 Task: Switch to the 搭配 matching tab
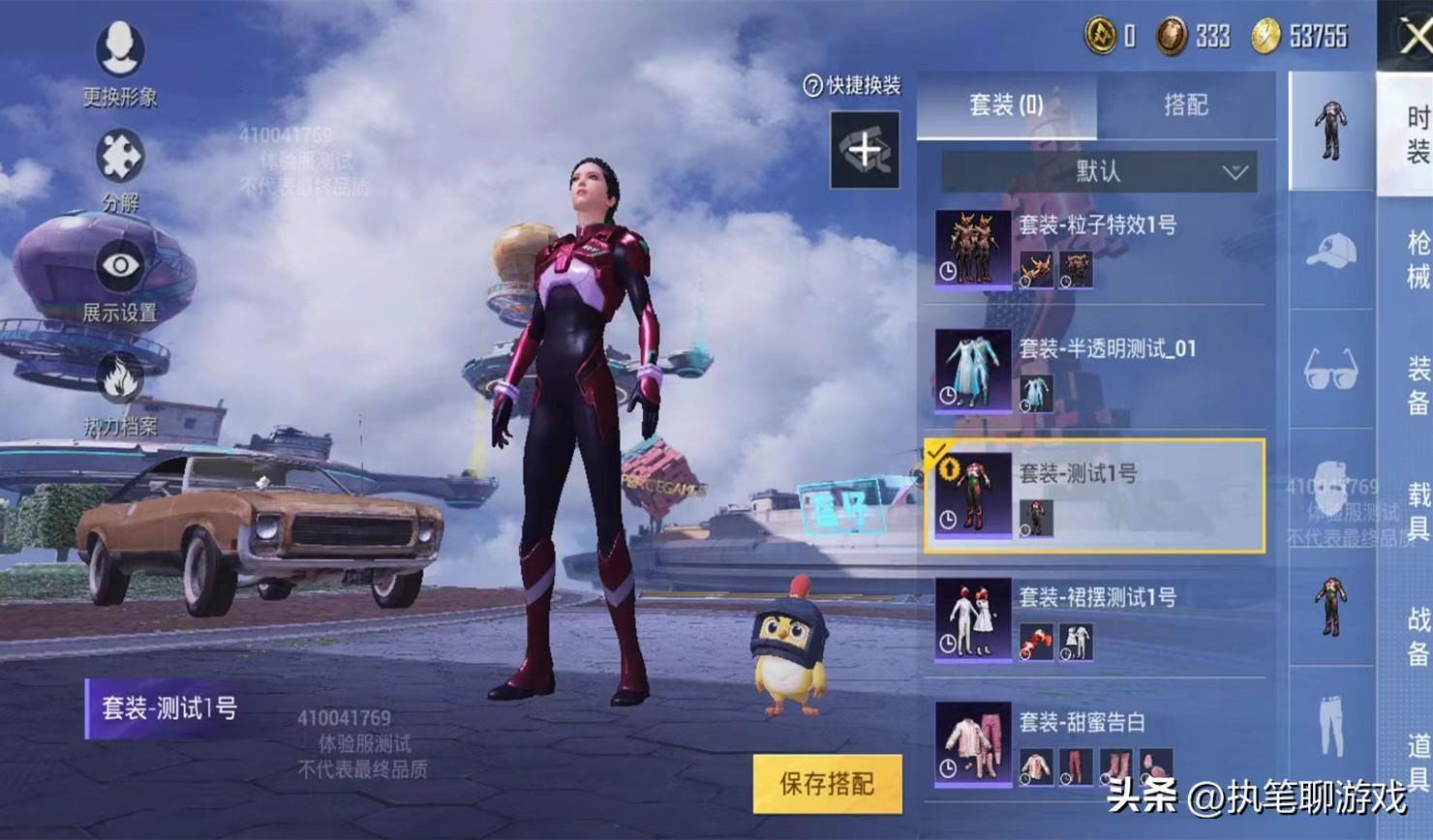pos(1185,105)
